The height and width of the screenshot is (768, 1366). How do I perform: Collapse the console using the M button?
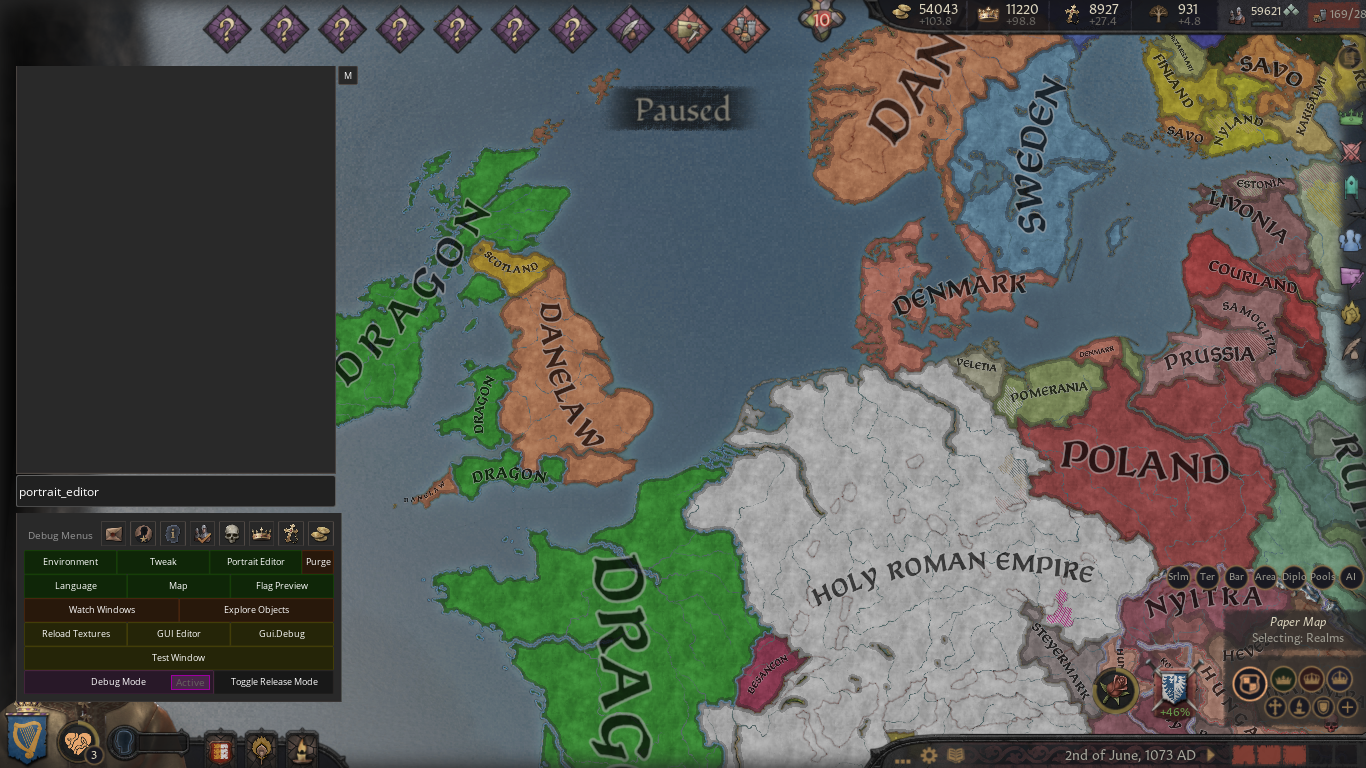(x=347, y=75)
